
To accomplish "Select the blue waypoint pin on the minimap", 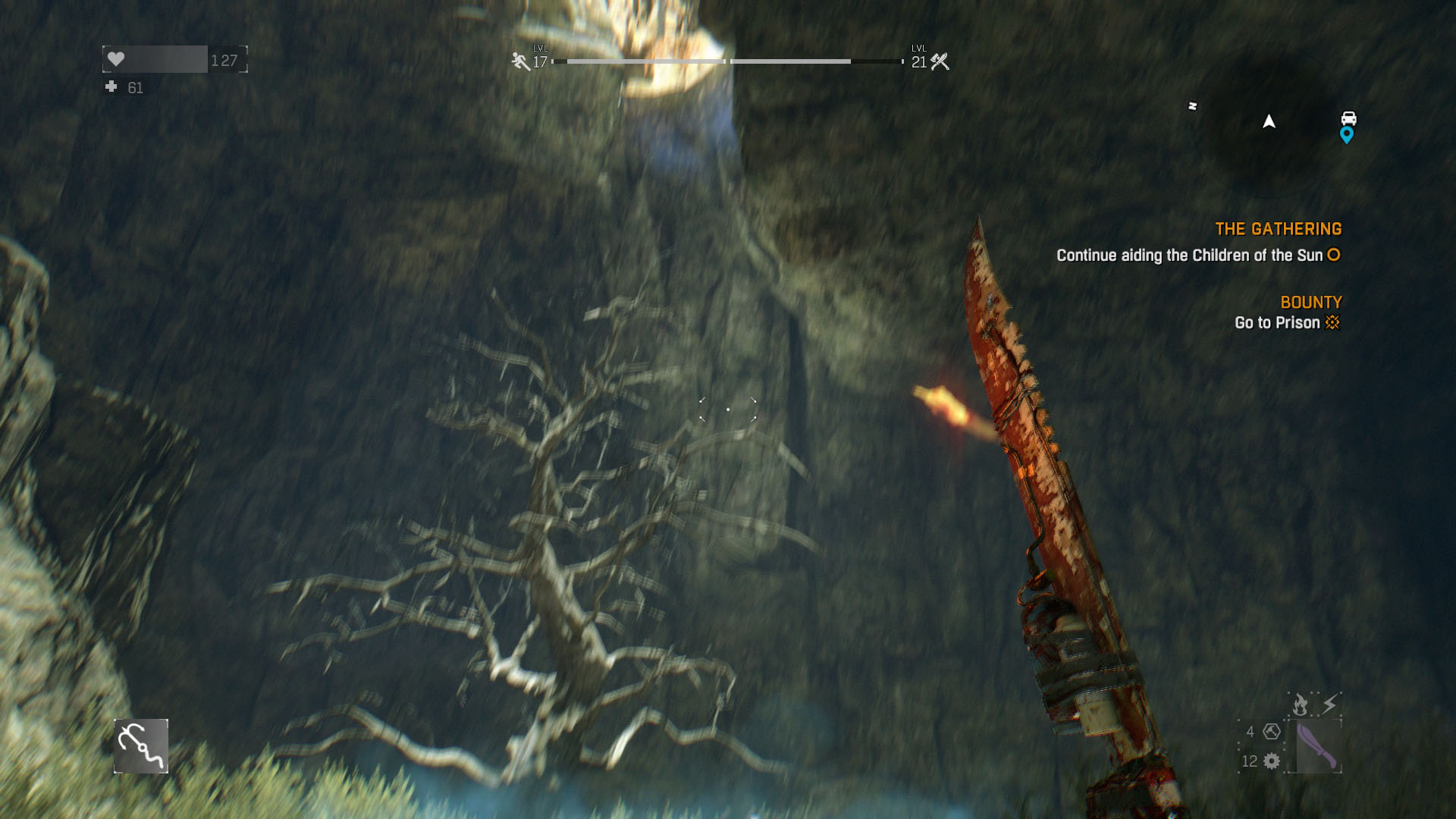I will tap(1347, 135).
